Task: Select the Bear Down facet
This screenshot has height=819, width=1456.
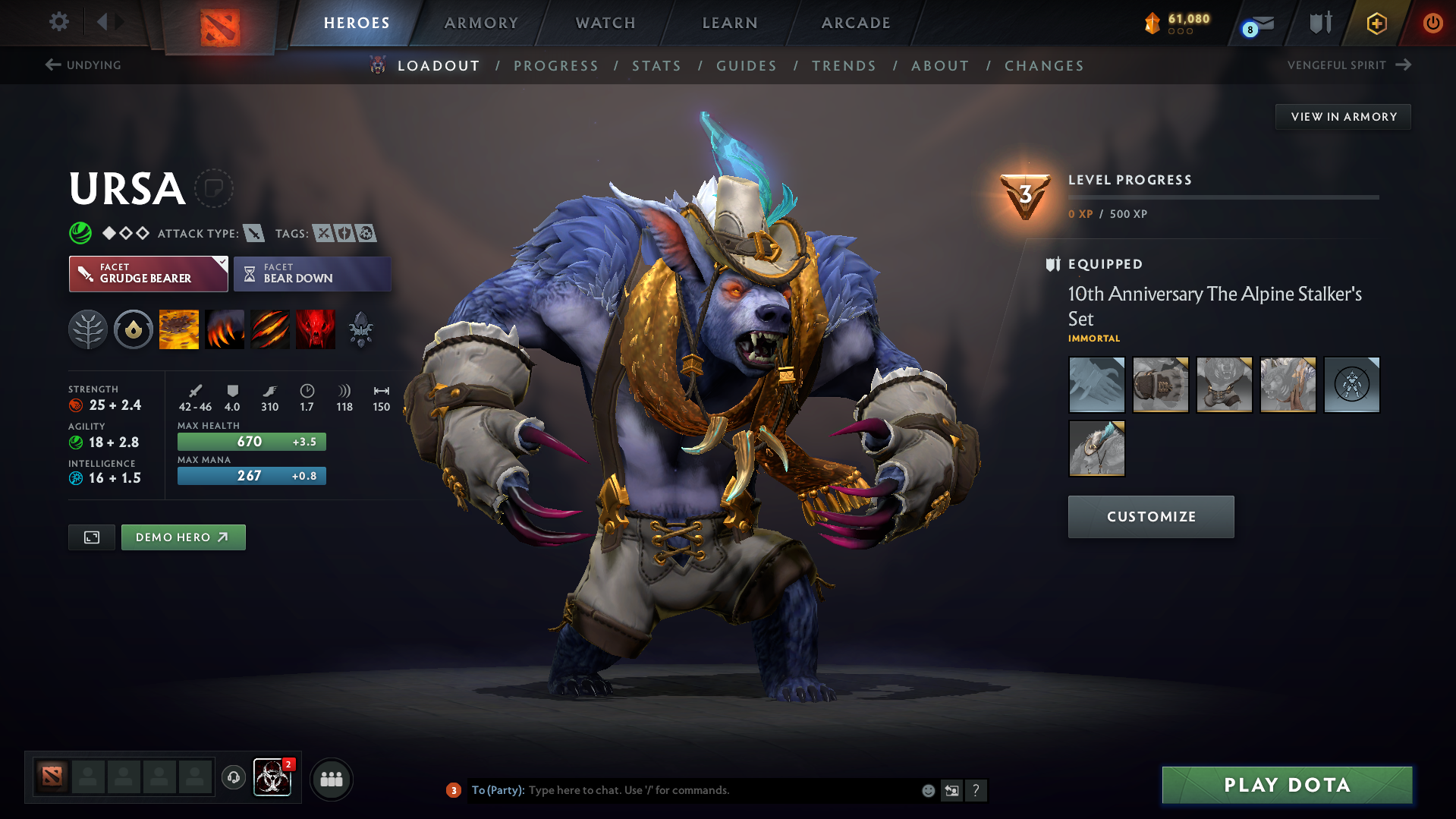Action: click(312, 273)
